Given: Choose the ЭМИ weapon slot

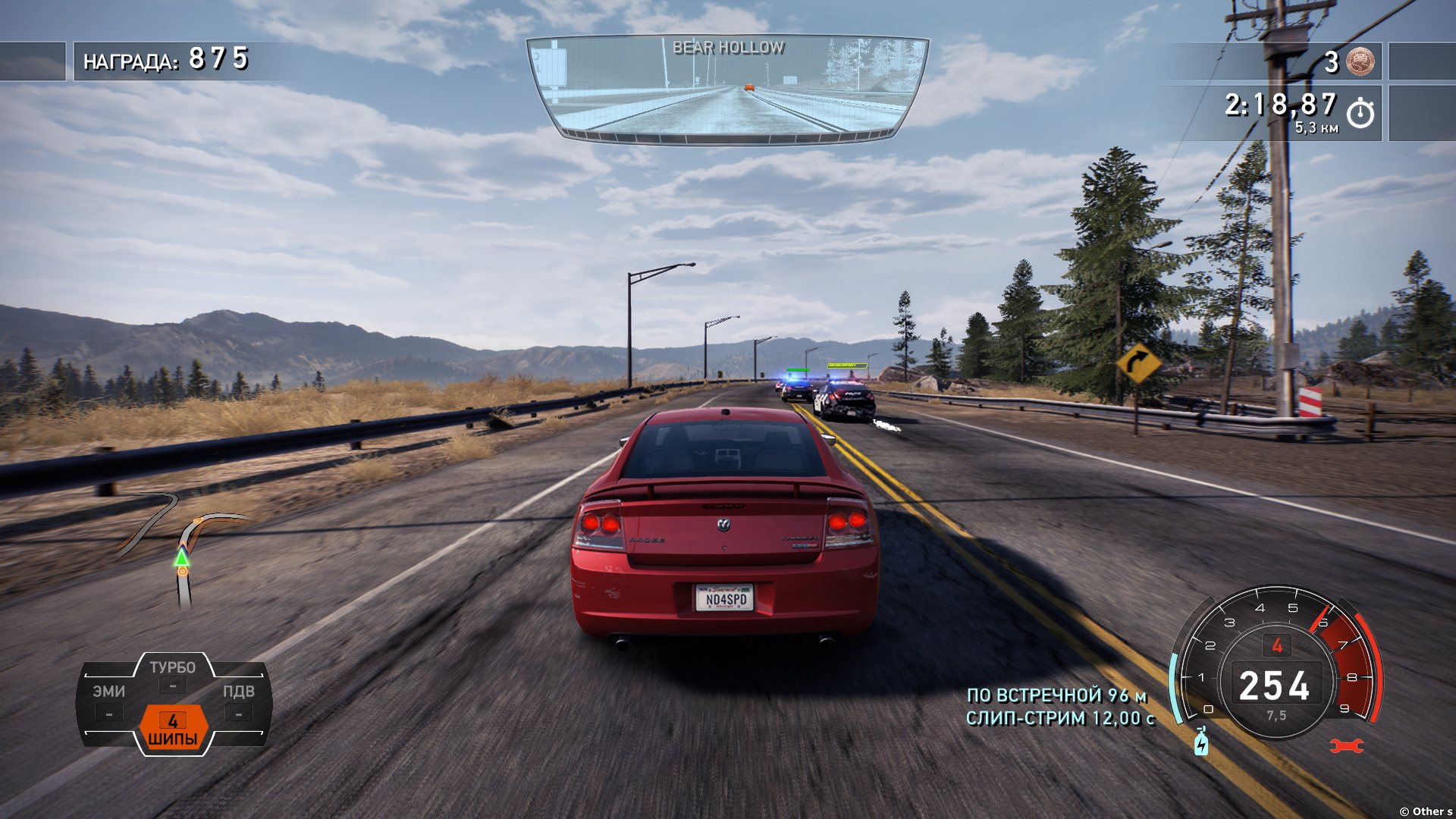Looking at the screenshot, I should 109,701.
